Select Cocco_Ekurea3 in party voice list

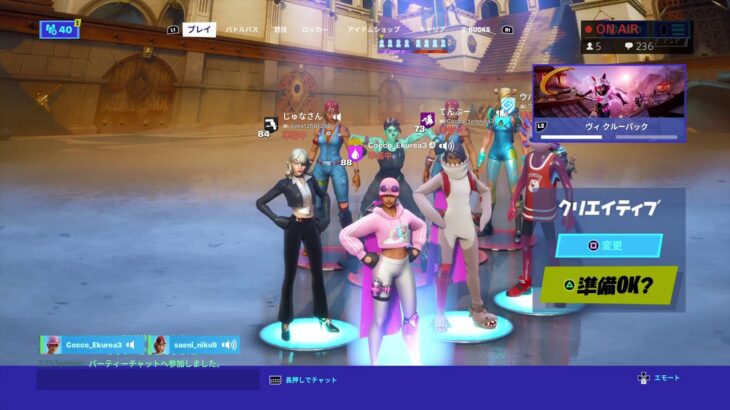[92, 345]
